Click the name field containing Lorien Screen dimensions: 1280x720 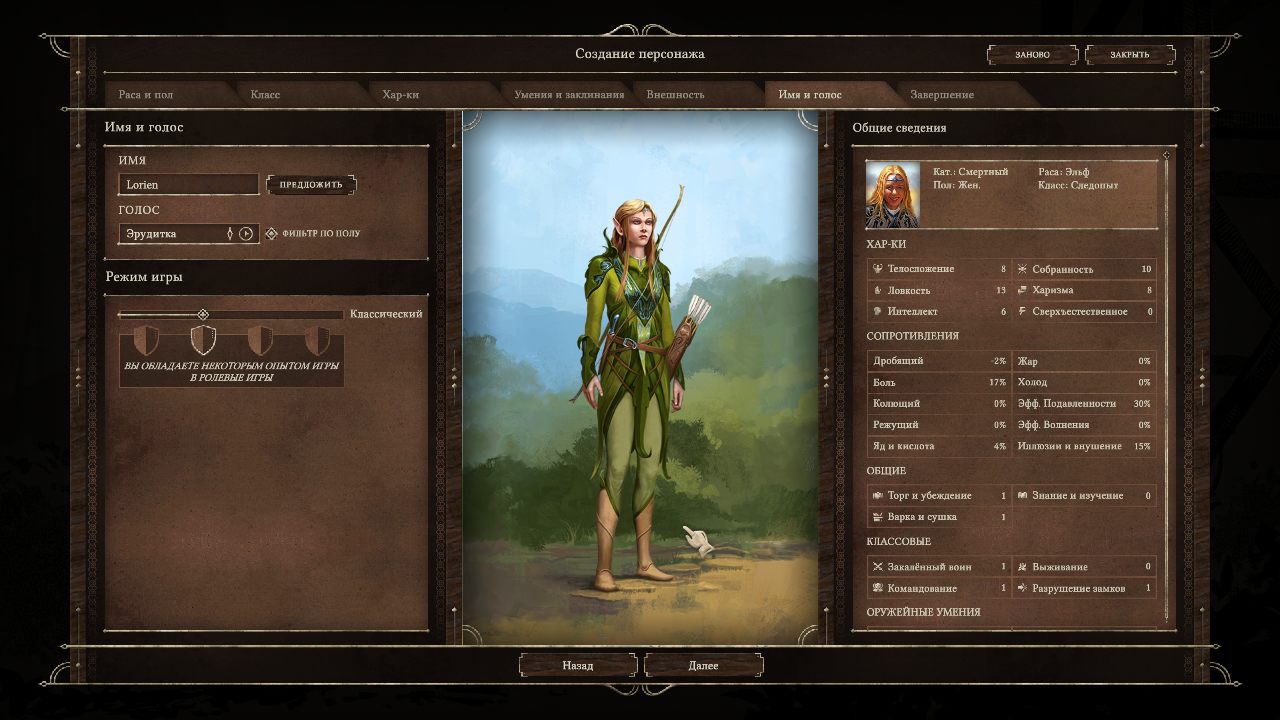click(x=188, y=185)
